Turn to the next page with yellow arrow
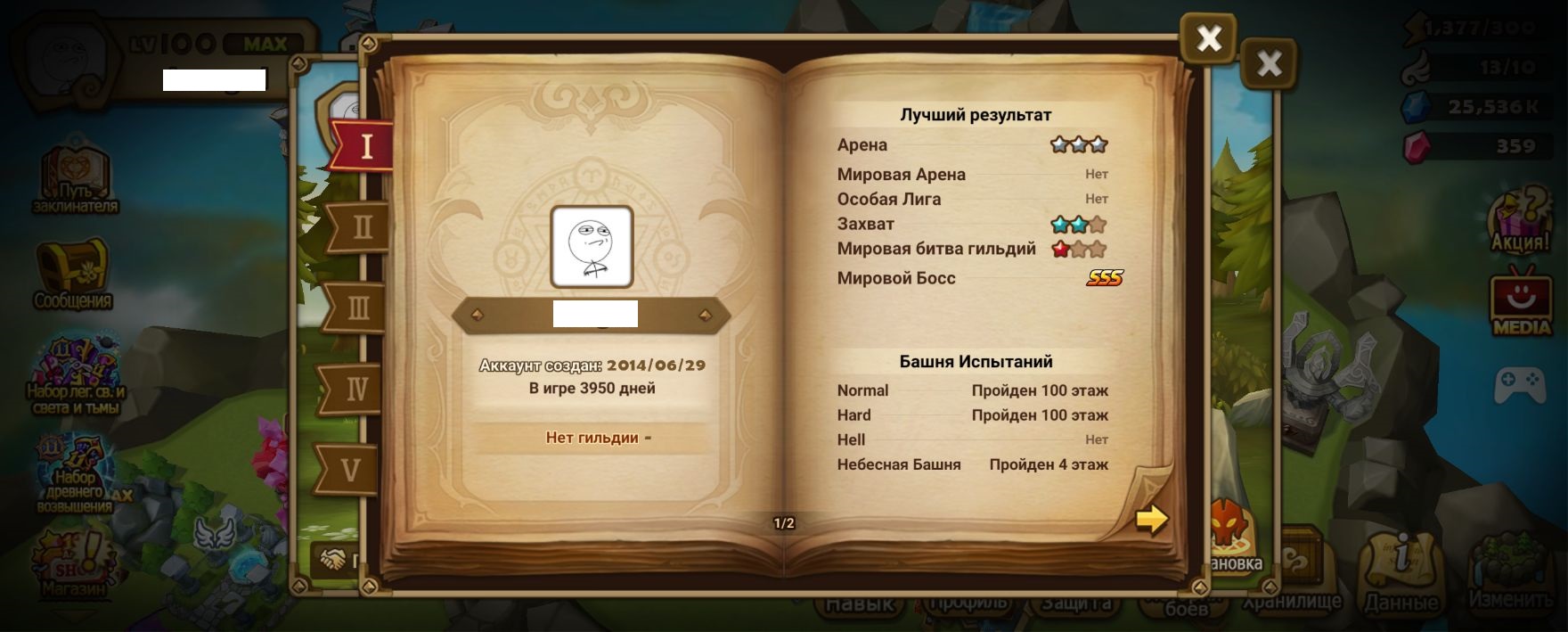The width and height of the screenshot is (1568, 632). pos(1151,518)
